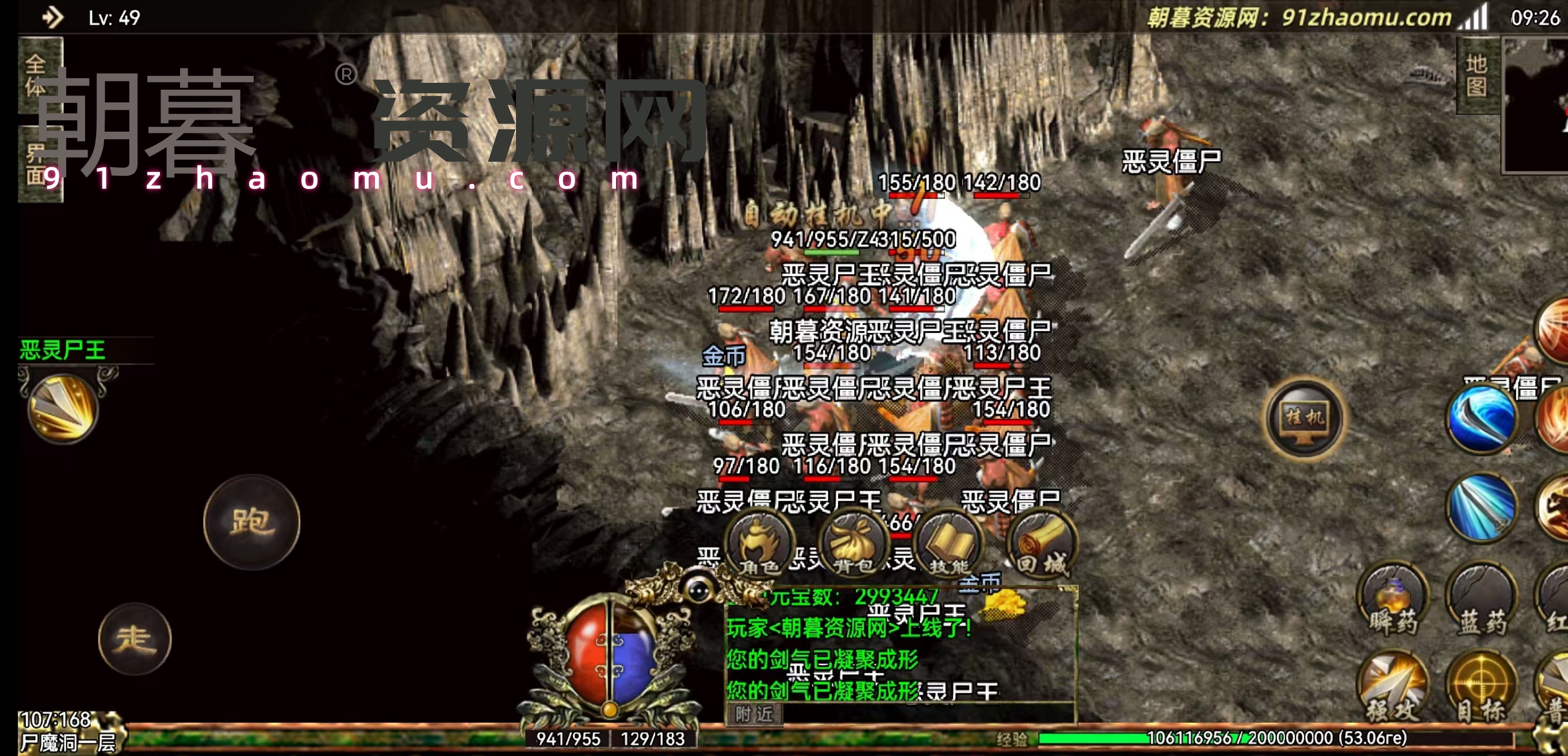Image resolution: width=1568 pixels, height=756 pixels.
Task: Tap the 走 walk button
Action: point(135,639)
